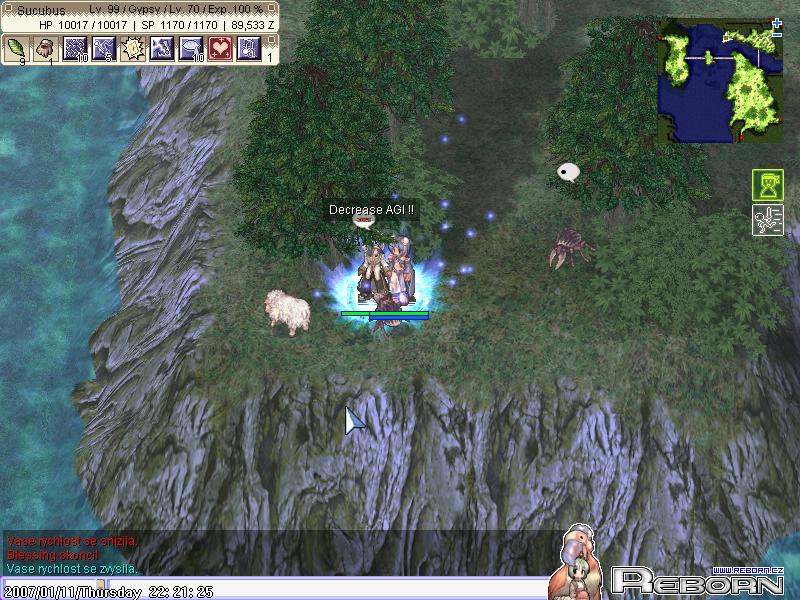Use the music note skill
The height and width of the screenshot is (600, 800).
249,47
